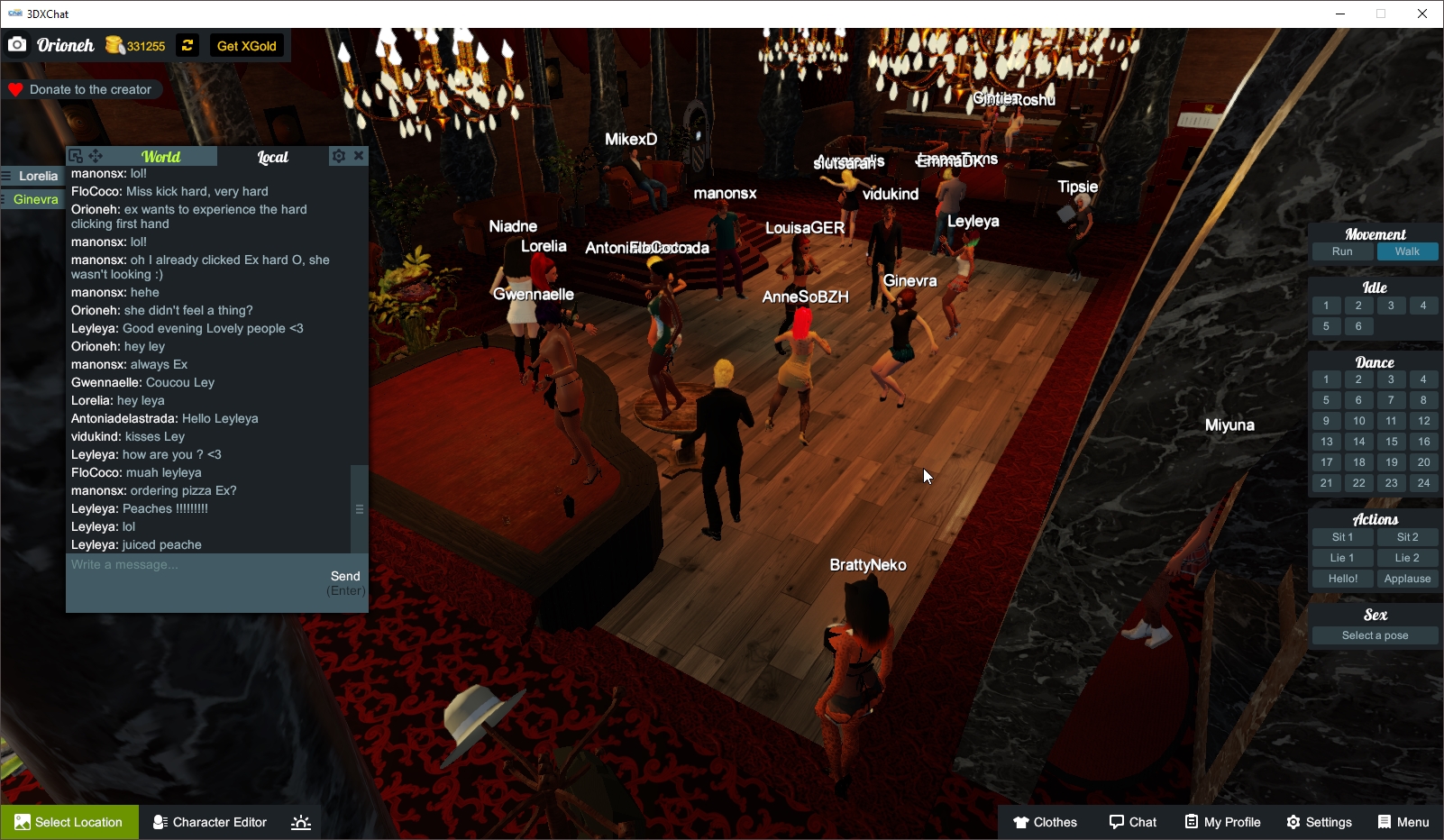
Task: Open the Character Editor
Action: pyautogui.click(x=209, y=822)
